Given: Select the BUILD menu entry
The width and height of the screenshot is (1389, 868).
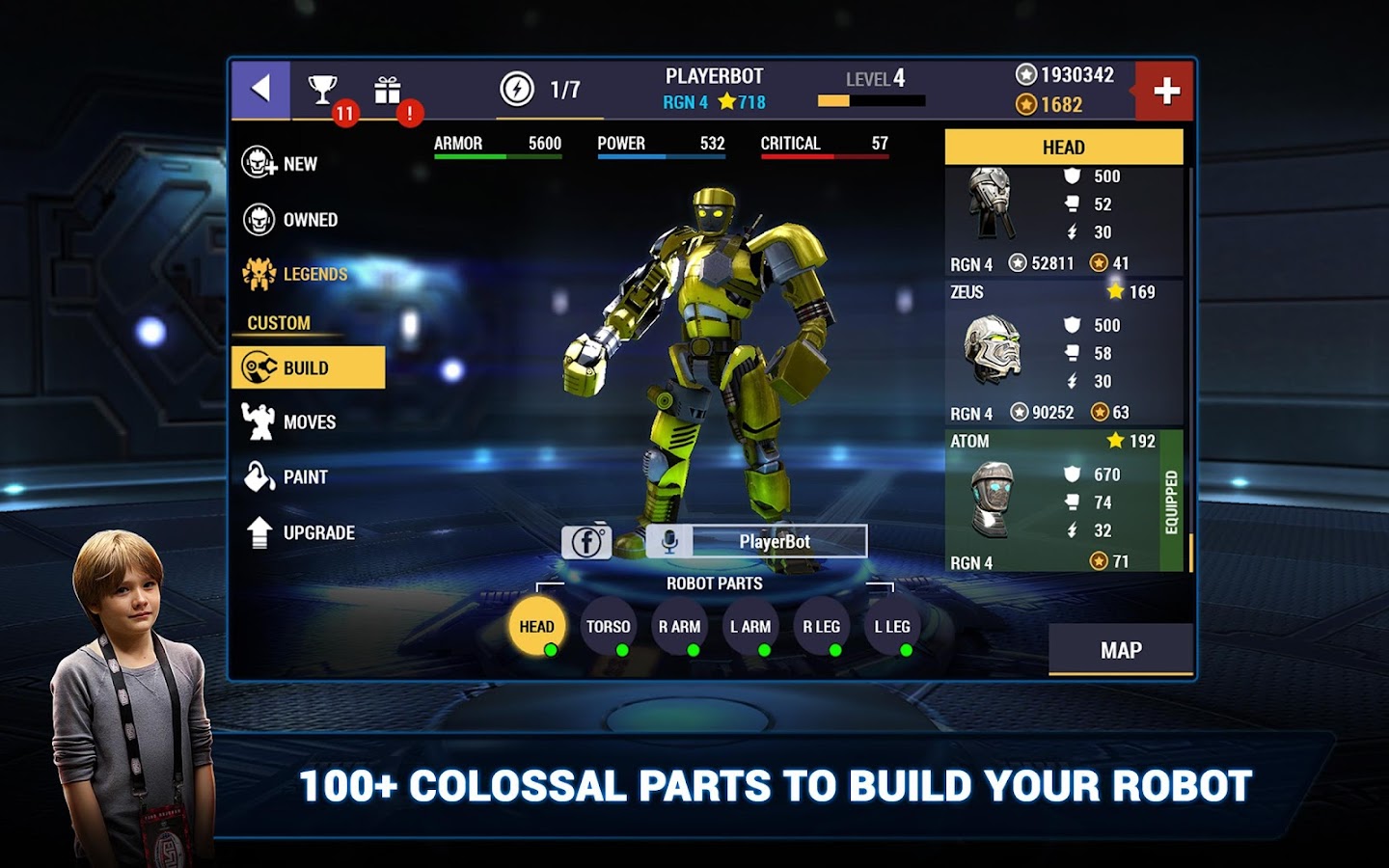Looking at the screenshot, I should tap(308, 367).
